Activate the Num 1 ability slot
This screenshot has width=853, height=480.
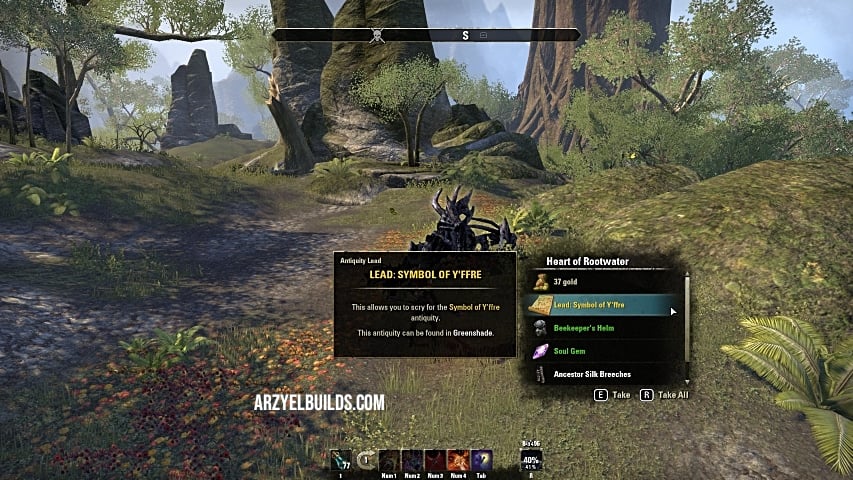[x=388, y=460]
